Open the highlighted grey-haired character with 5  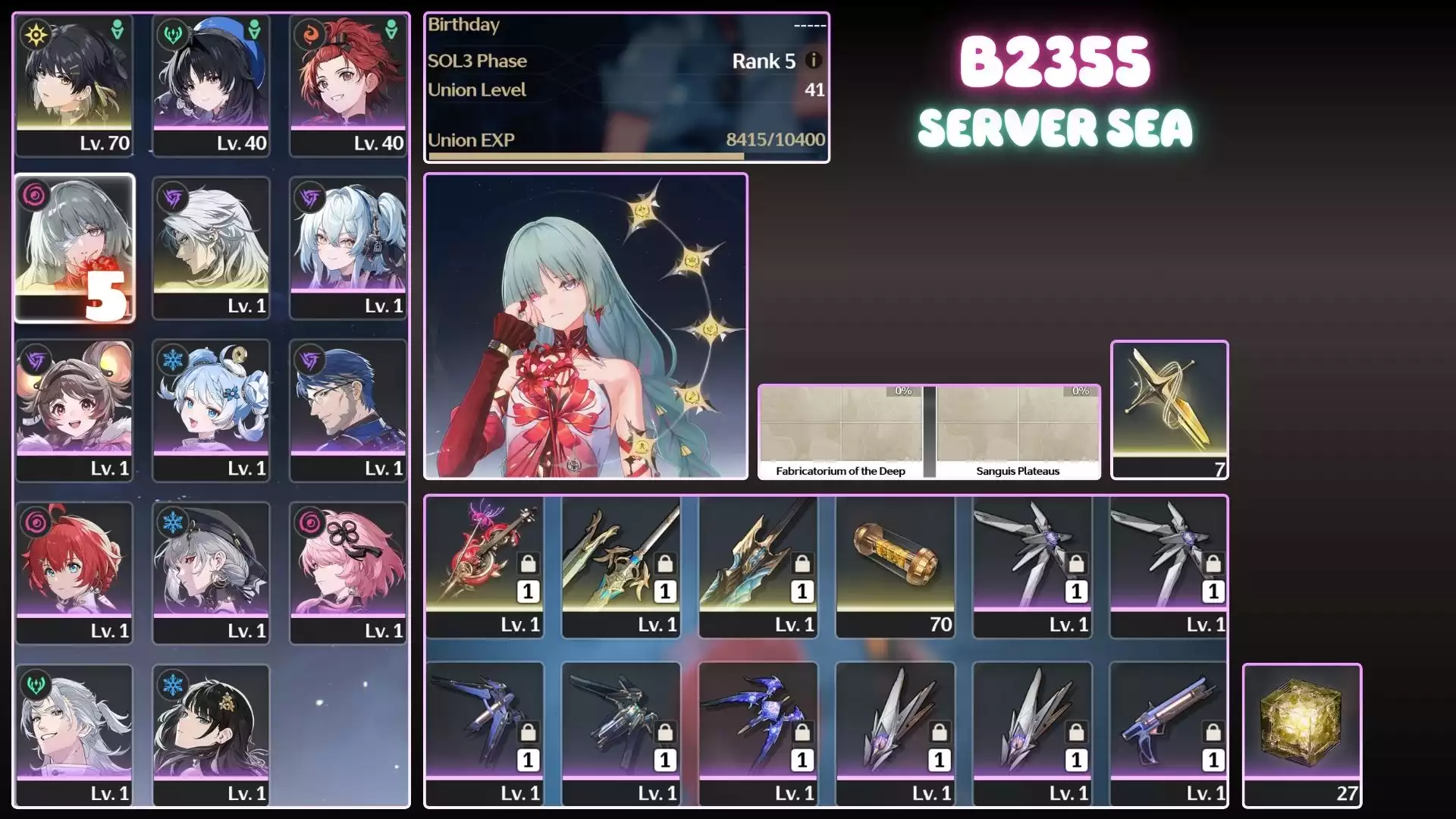coord(74,248)
